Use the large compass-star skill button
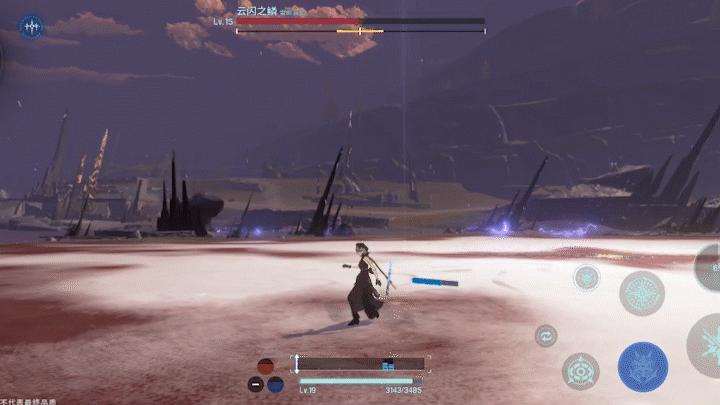Screen dimensions: 720x405 (x=641, y=292)
